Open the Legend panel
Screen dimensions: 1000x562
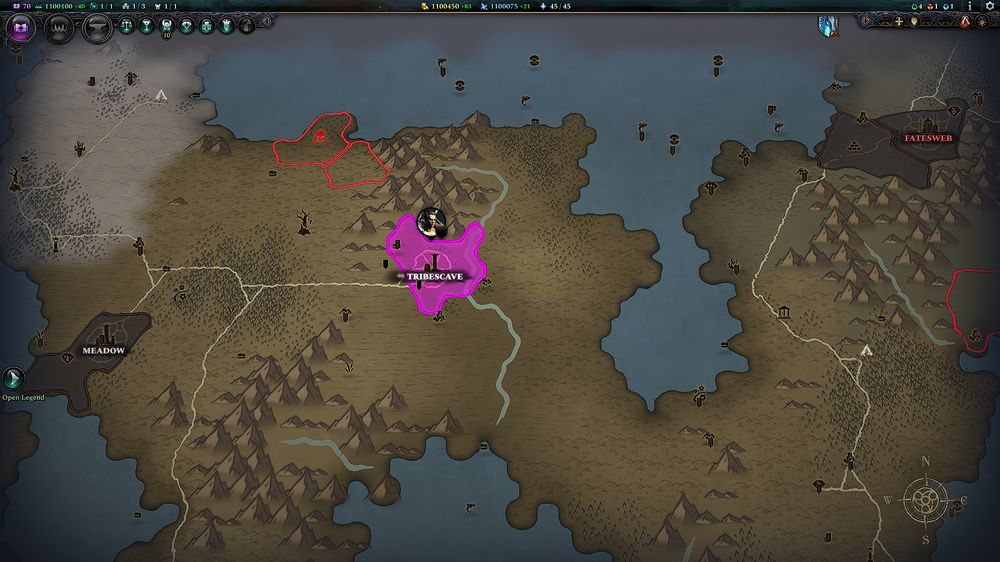[14, 378]
